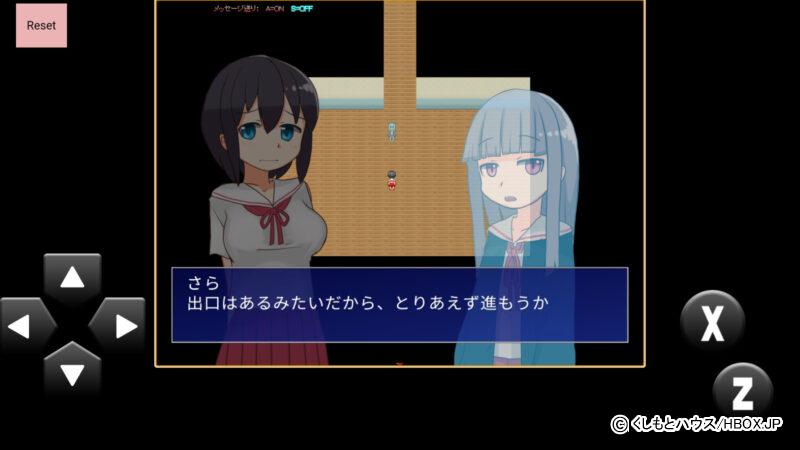The height and width of the screenshot is (450, 800).
Task: Tap the left arrow on the D-pad
Action: (x=24, y=326)
